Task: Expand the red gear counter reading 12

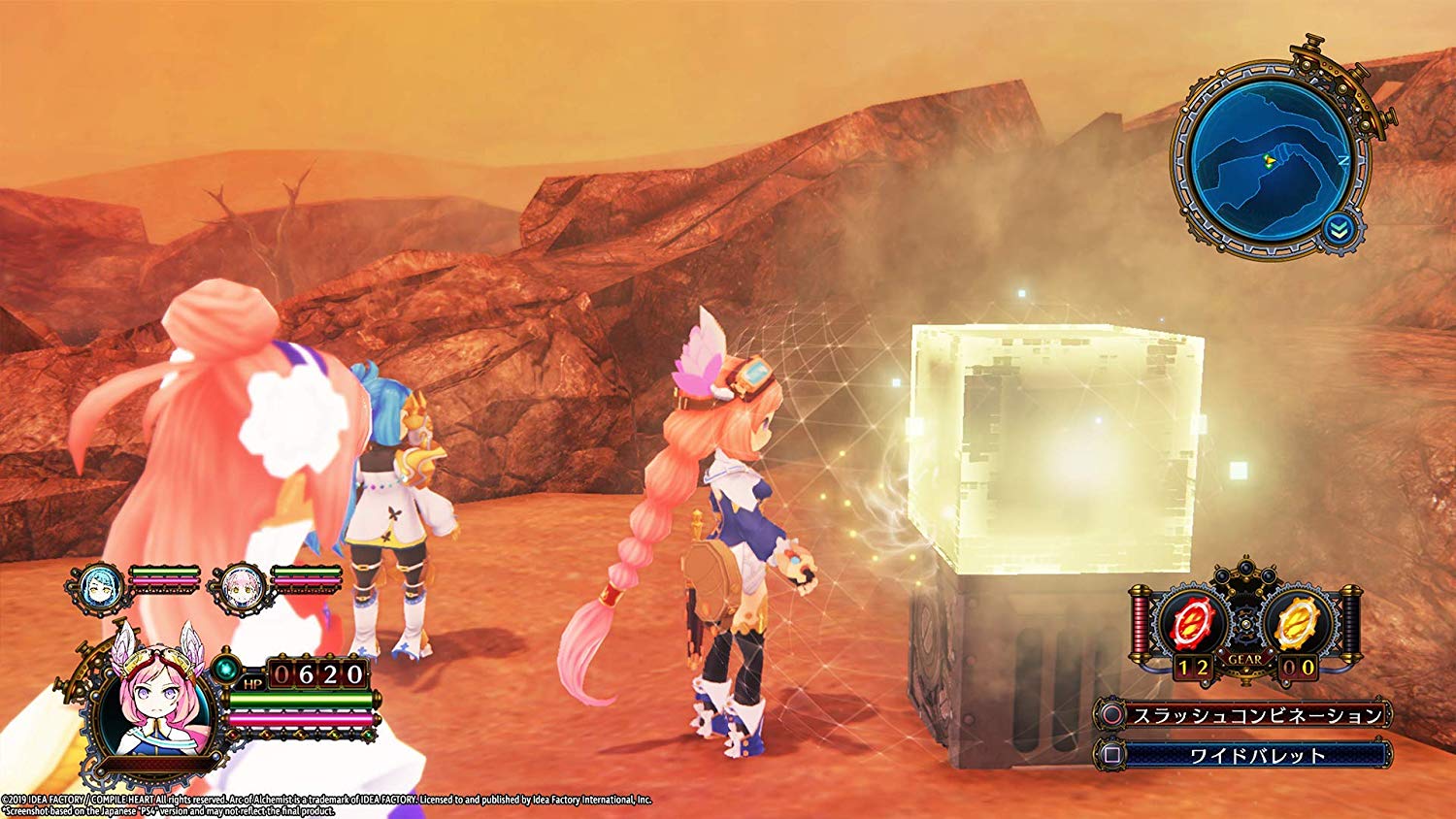Action: [x=1193, y=666]
